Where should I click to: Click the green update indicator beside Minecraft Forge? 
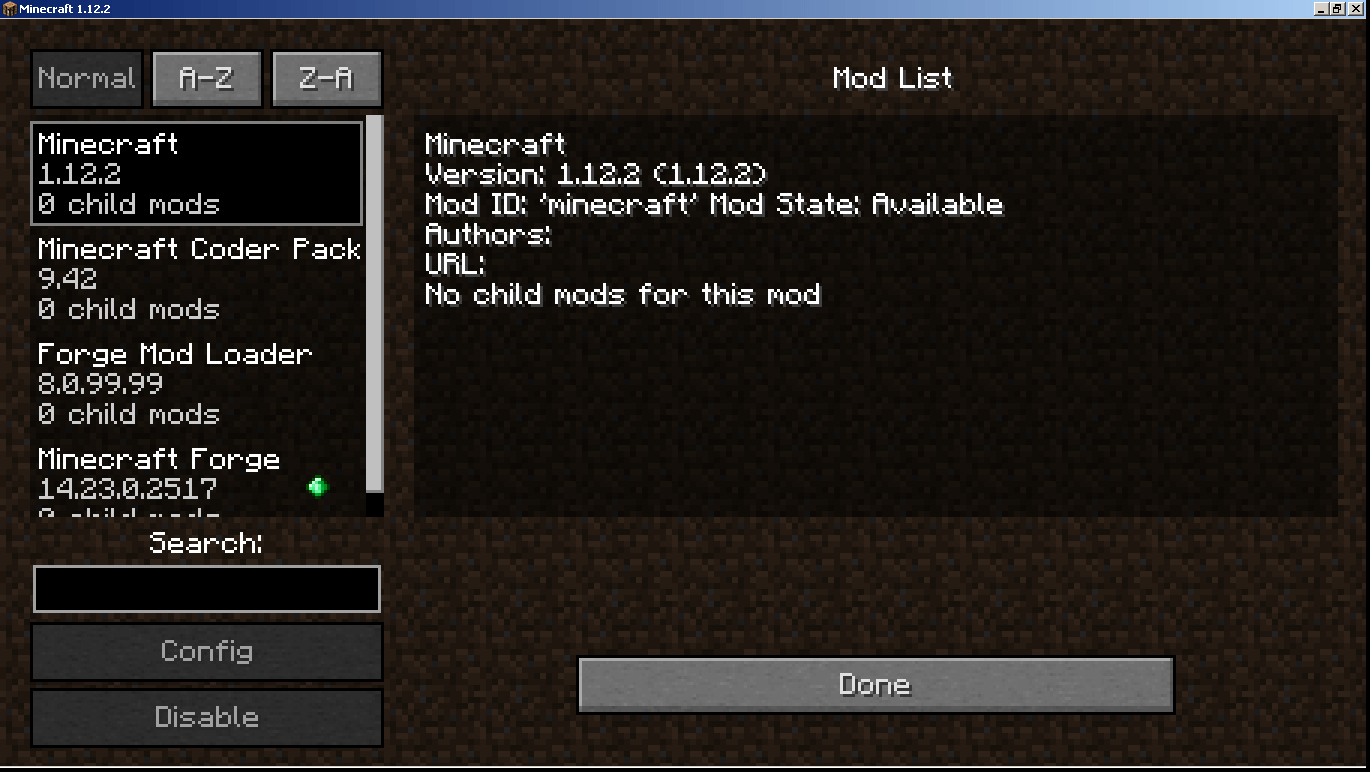(x=318, y=487)
